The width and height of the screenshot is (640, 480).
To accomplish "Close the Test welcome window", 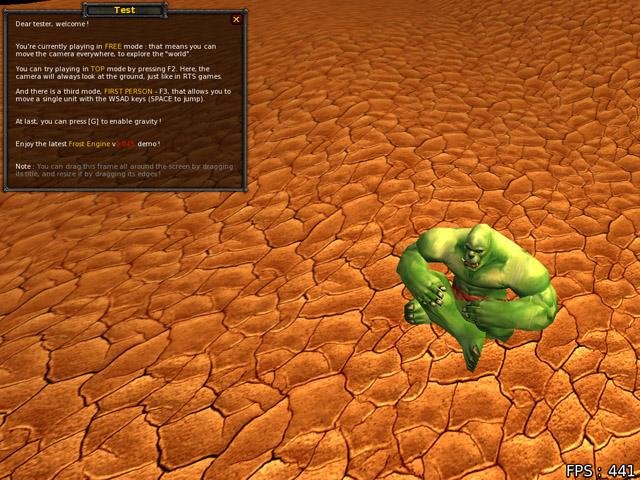I will click(236, 19).
